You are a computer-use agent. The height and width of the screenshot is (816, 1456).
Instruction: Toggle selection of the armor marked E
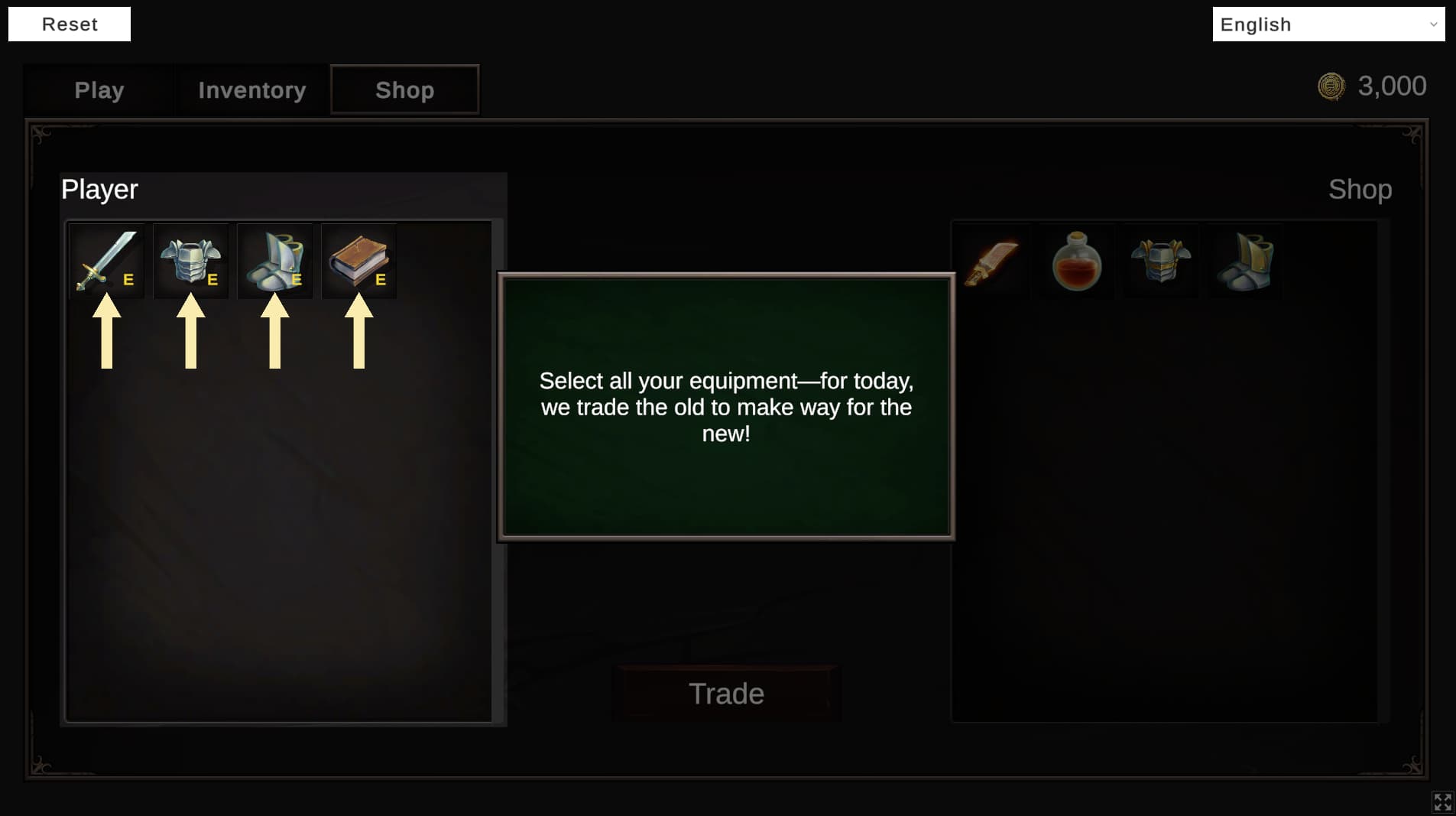[x=190, y=261]
